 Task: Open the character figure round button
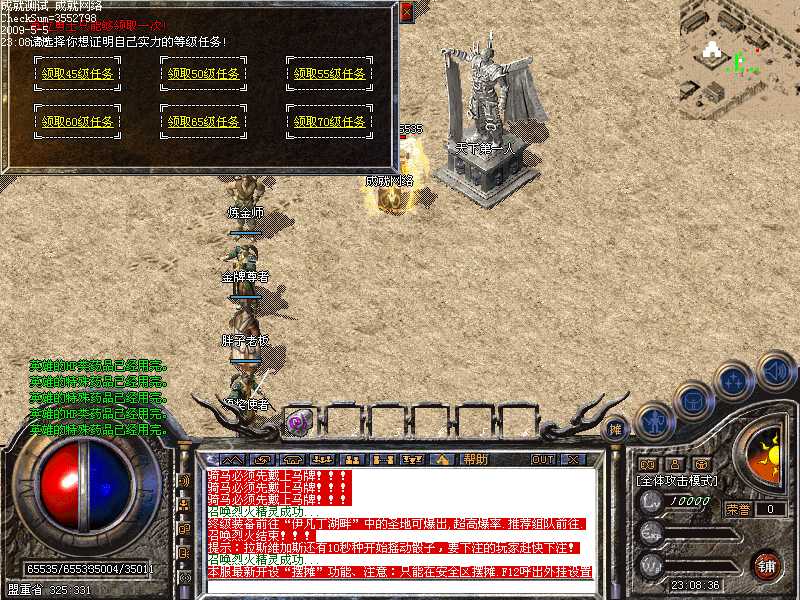tap(653, 420)
